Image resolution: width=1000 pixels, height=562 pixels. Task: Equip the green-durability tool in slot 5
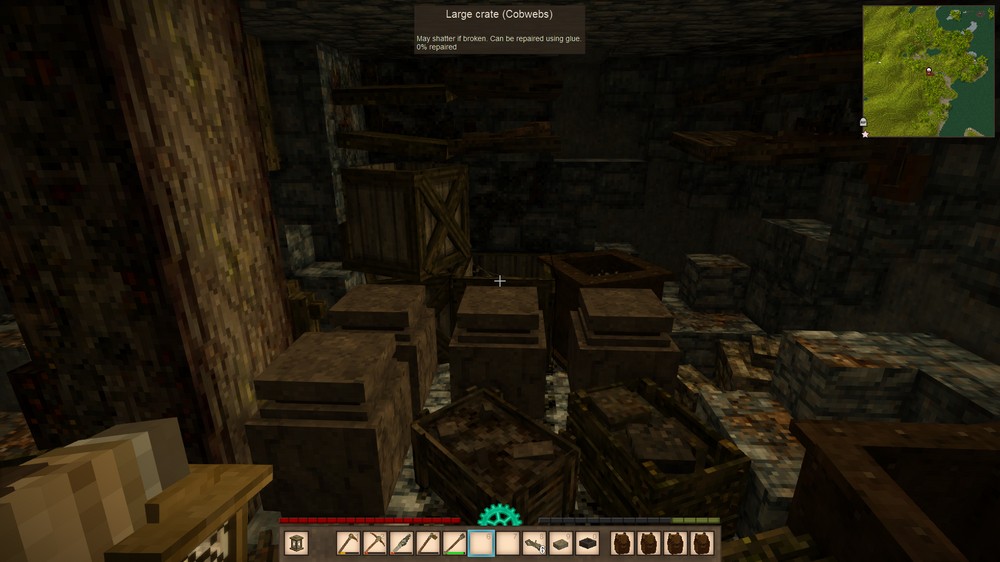[455, 543]
